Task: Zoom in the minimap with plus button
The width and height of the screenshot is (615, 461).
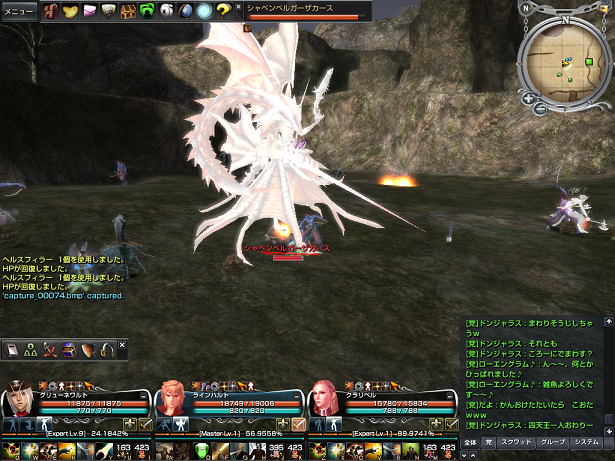Action: pos(527,98)
